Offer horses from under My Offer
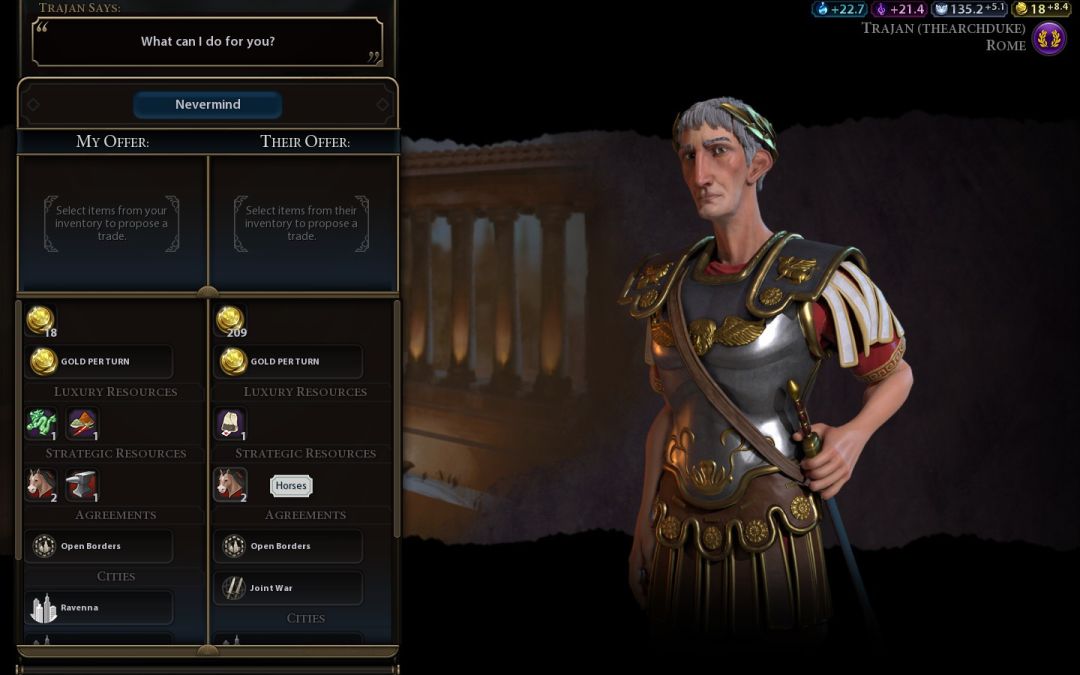1080x675 pixels. click(x=40, y=485)
